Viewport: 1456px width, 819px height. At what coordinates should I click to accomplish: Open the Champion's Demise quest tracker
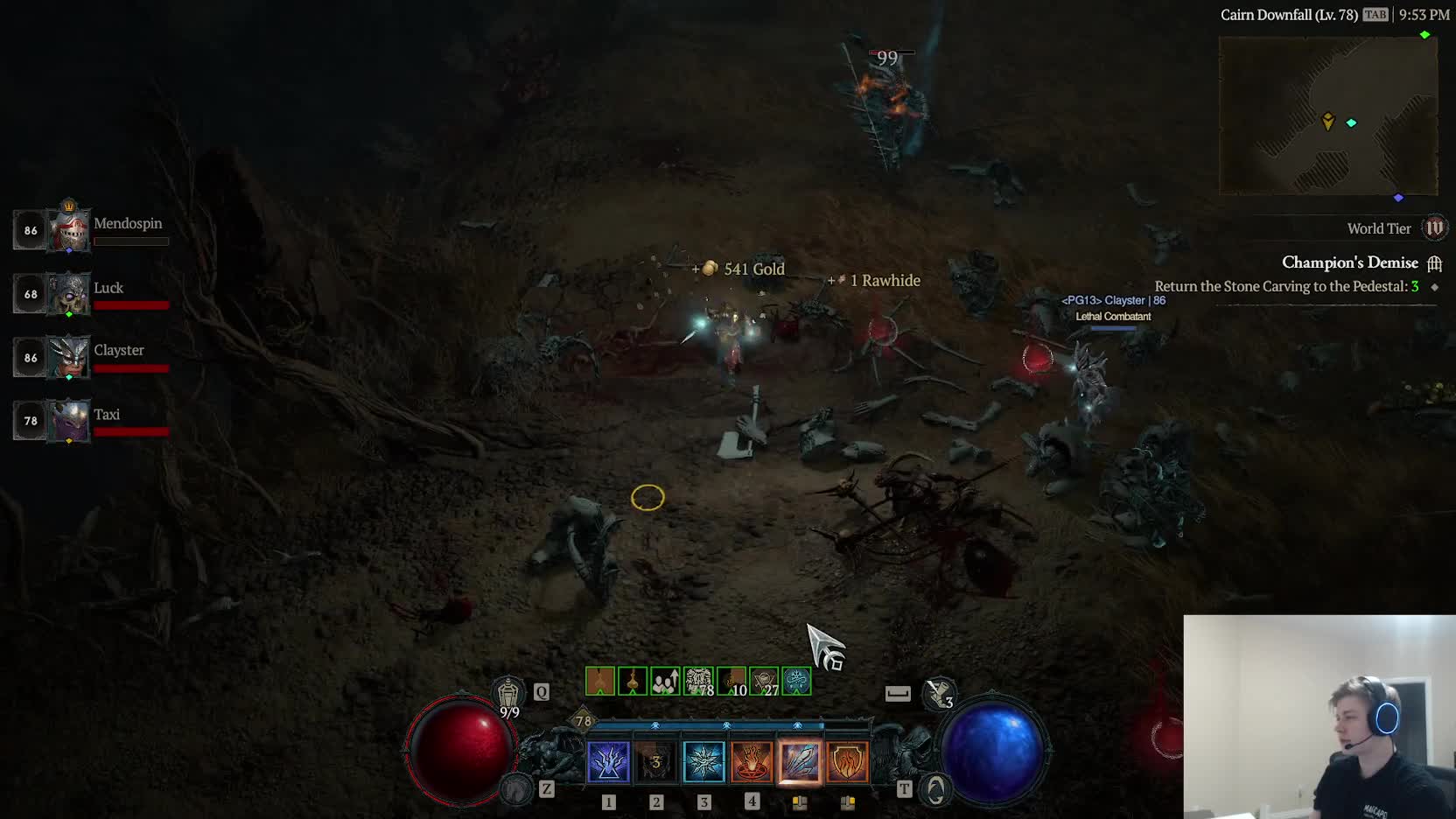coord(1349,262)
